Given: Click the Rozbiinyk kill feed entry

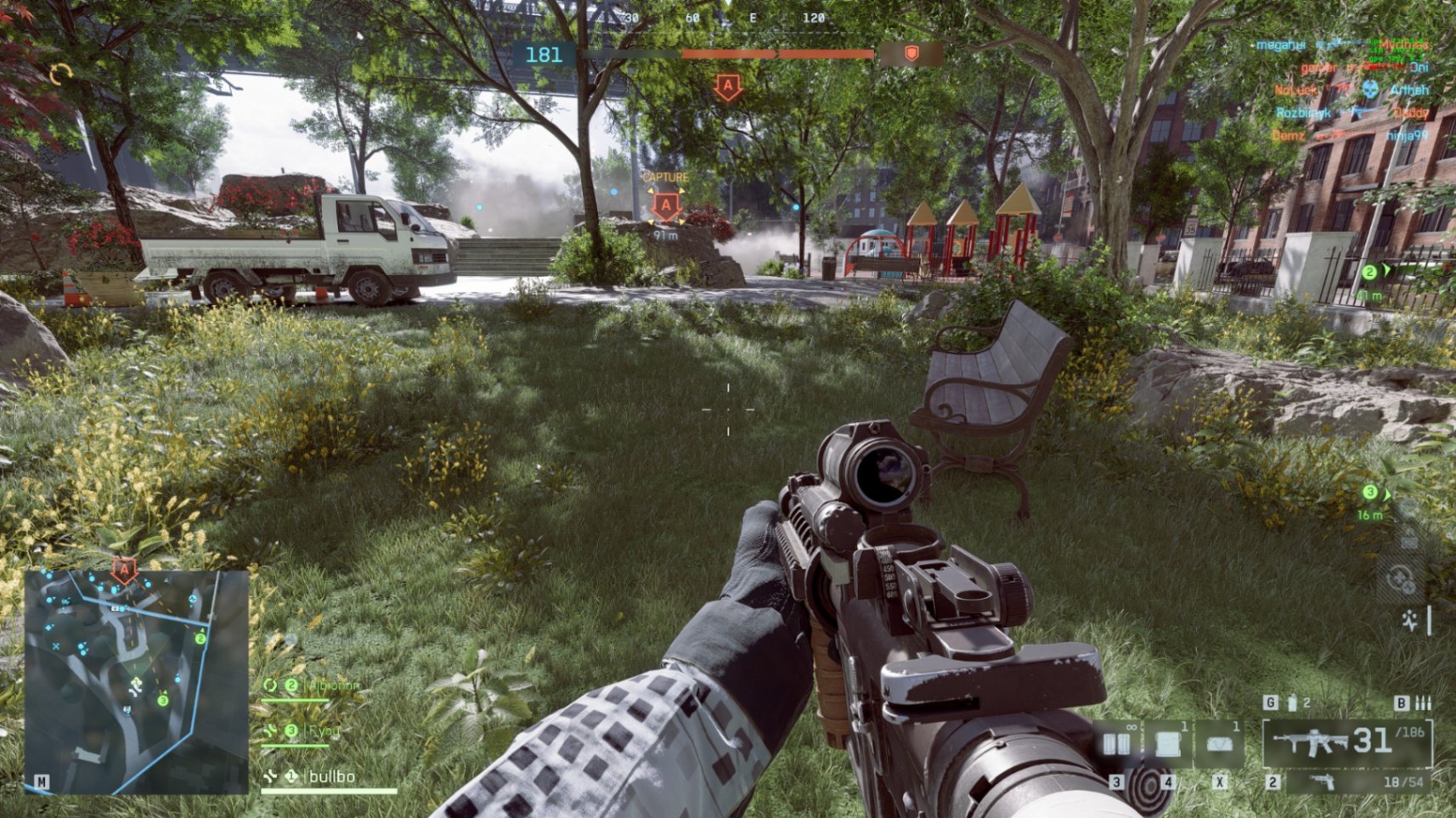Looking at the screenshot, I should point(1303,112).
